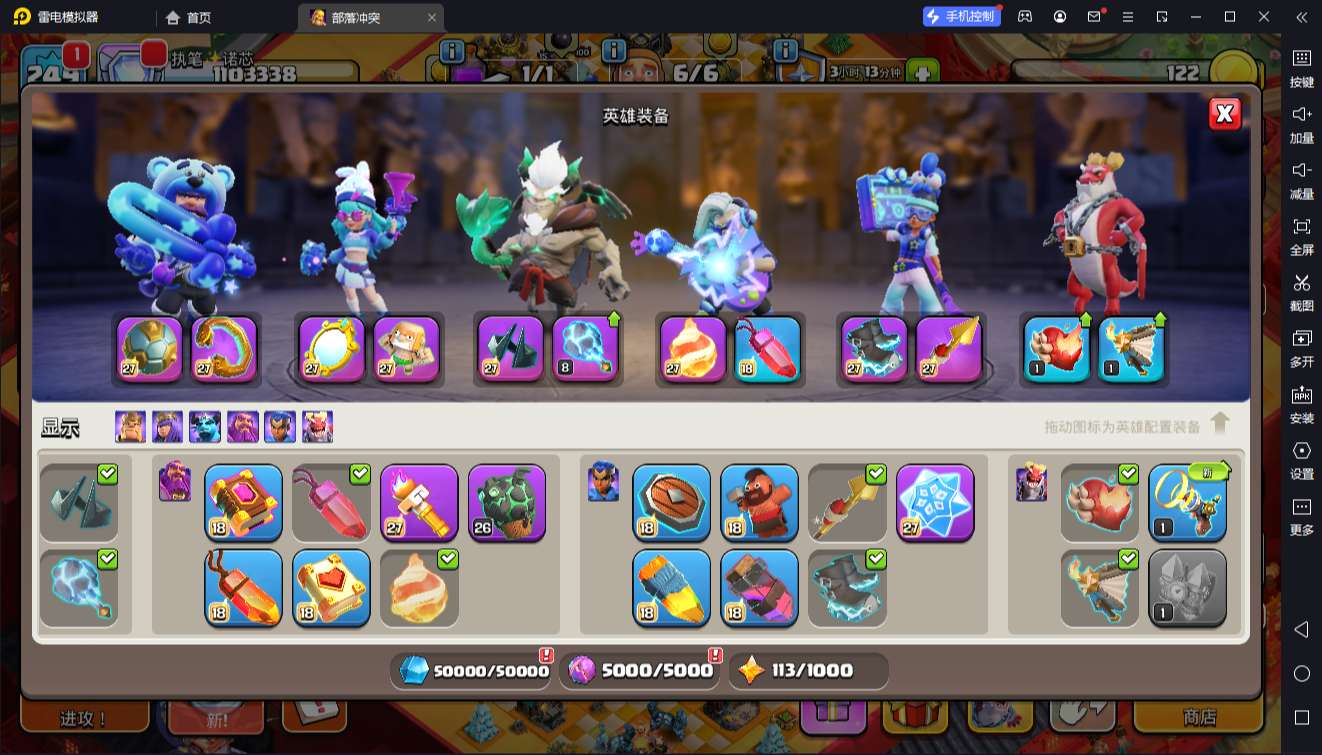Choose the level 27 torch hammer equipment

(419, 503)
